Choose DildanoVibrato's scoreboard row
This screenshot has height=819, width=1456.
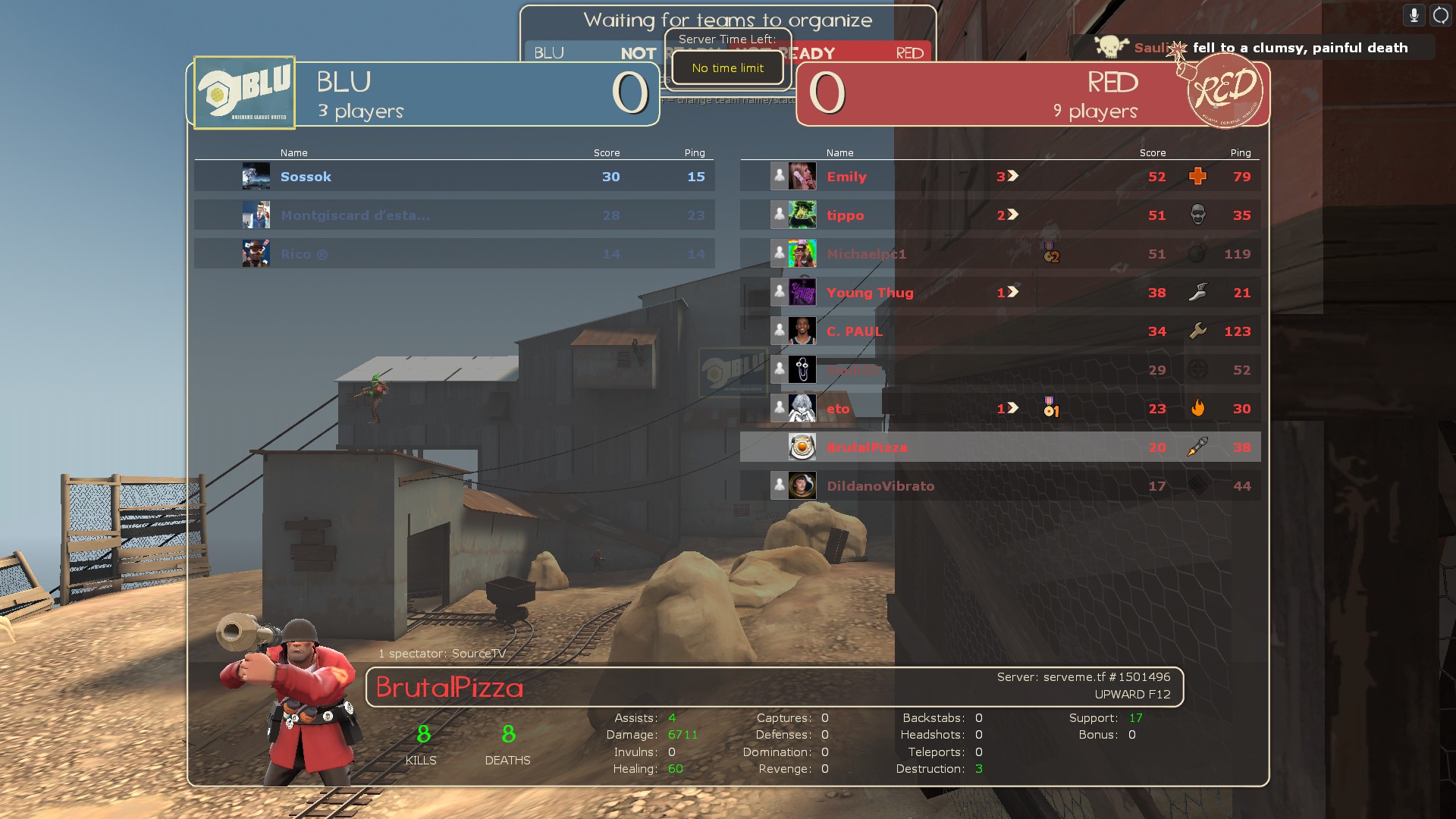point(1001,486)
